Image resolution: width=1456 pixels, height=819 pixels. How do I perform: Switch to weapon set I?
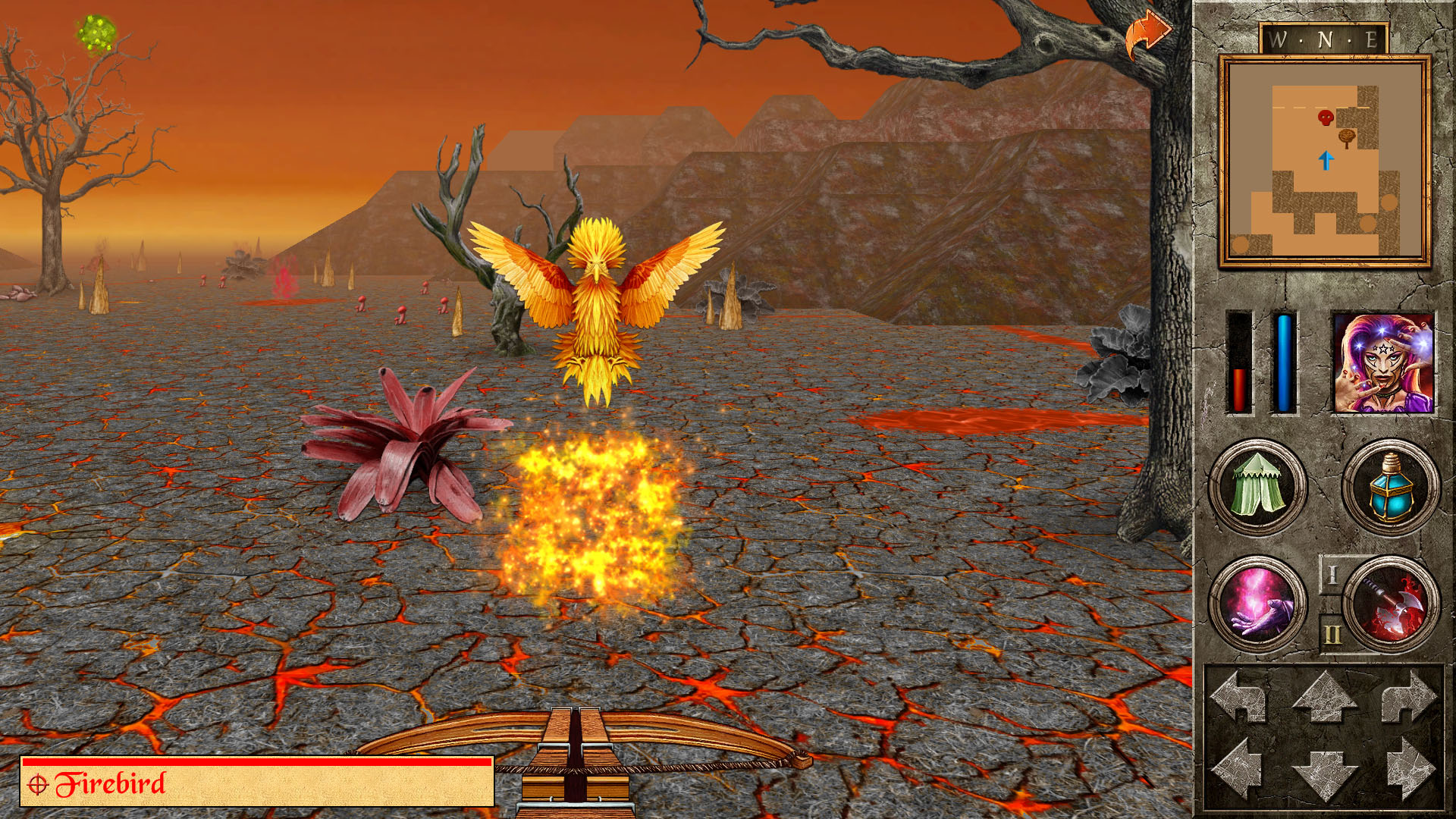click(x=1332, y=575)
